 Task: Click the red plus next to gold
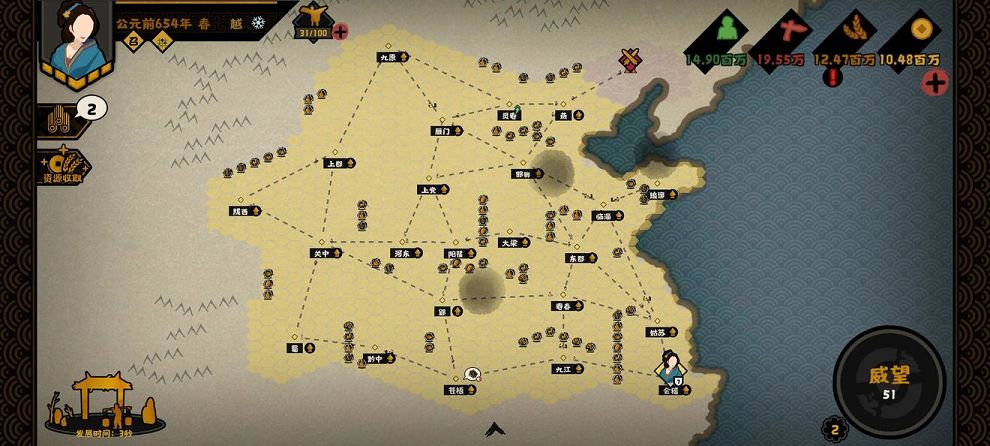click(935, 83)
